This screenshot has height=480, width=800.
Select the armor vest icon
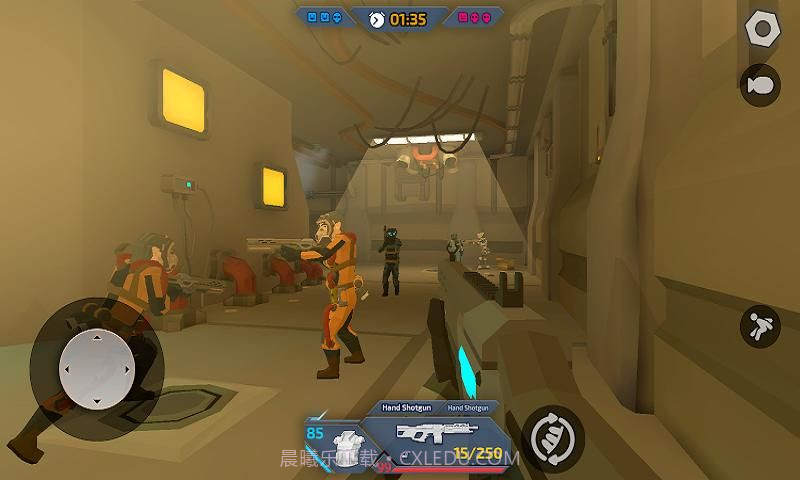346,445
